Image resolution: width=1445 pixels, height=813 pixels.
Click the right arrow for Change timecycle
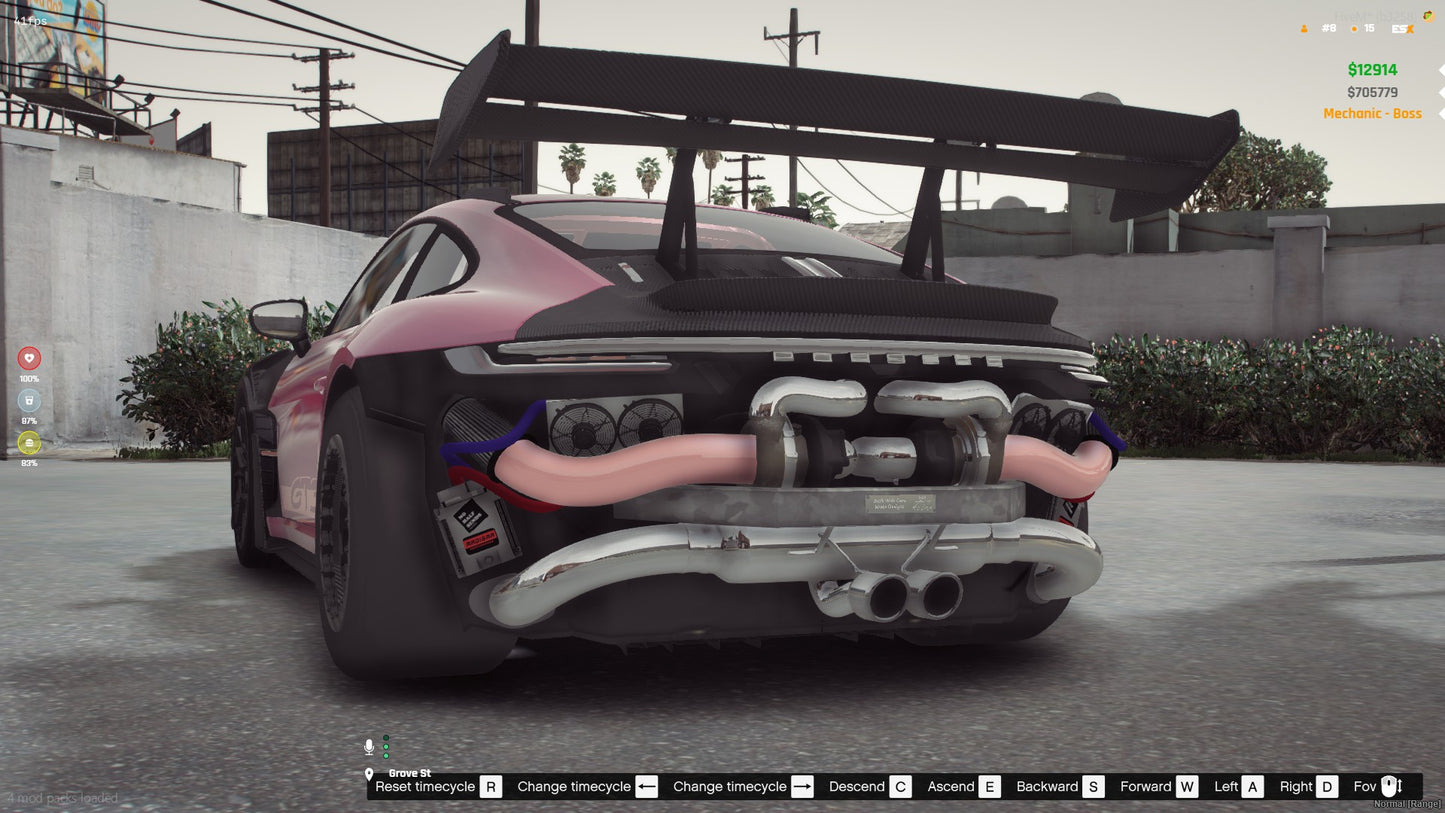point(803,787)
